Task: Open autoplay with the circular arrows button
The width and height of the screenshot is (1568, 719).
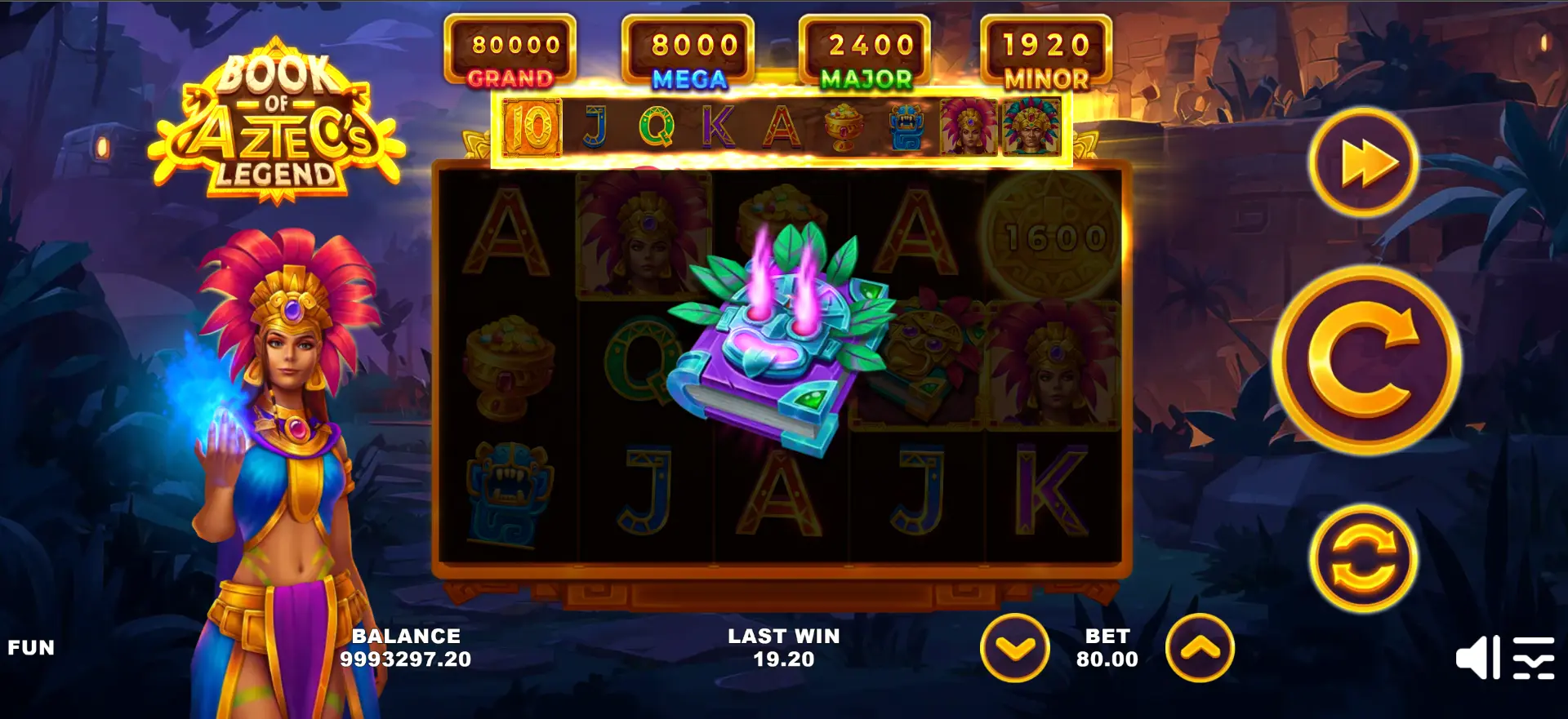Action: (1363, 559)
